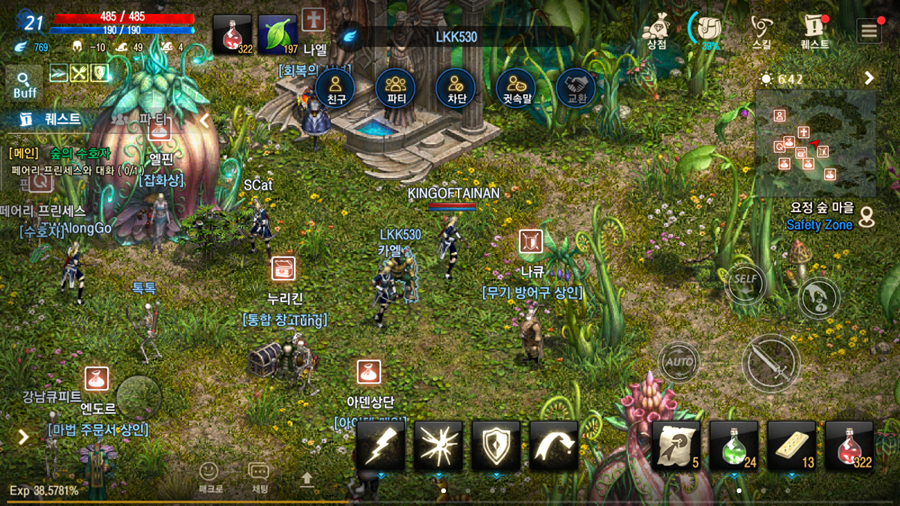The image size is (900, 506).
Task: Use the scroll item with 5 count
Action: pos(677,445)
